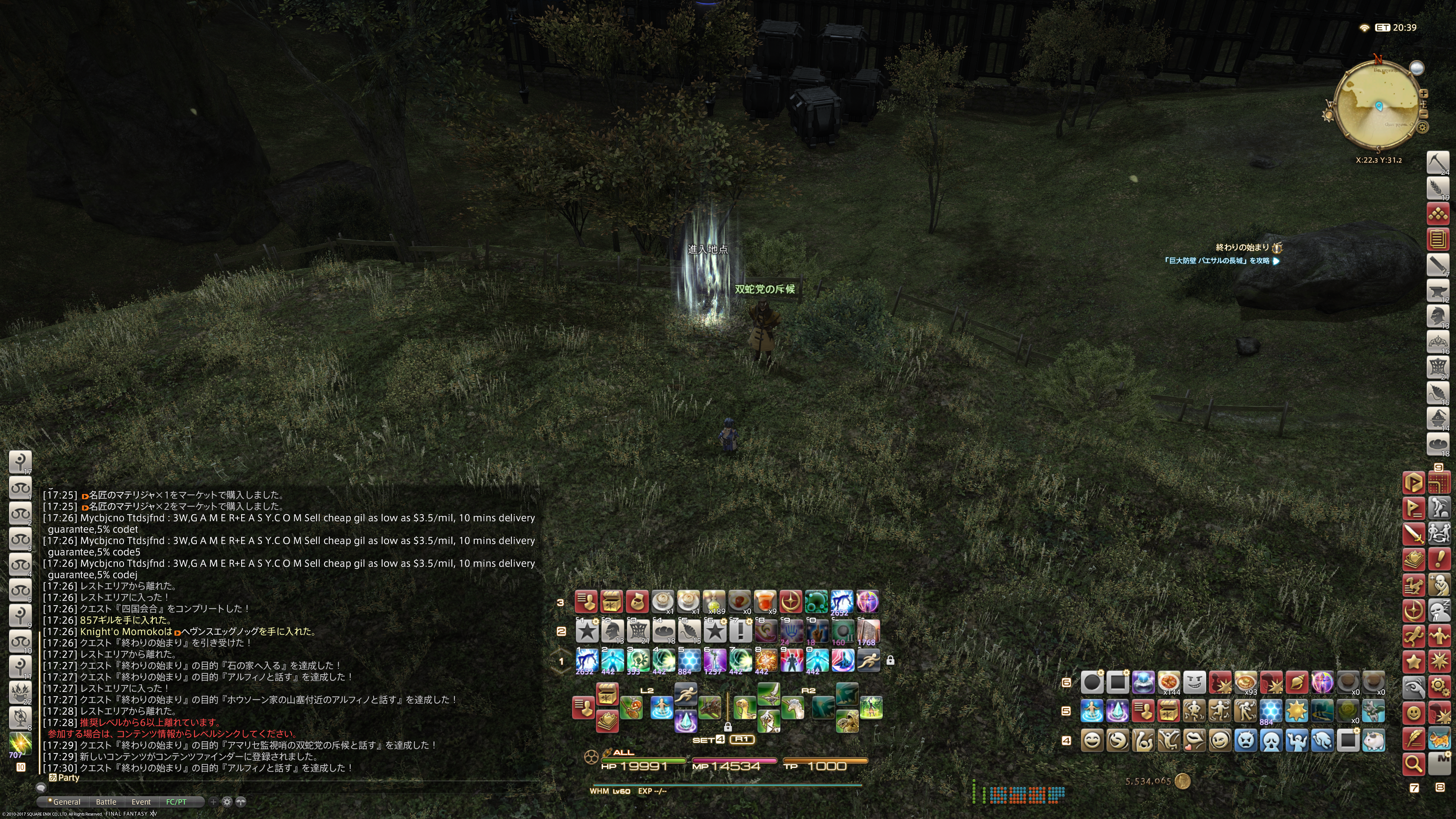Viewport: 1456px width, 819px height.
Task: Open the 終わりの始まり quest tracker entry
Action: coord(1242,247)
